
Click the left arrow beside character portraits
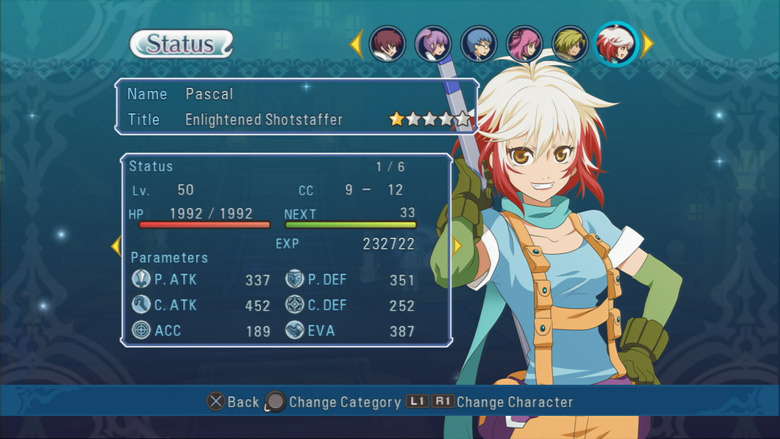tap(356, 44)
